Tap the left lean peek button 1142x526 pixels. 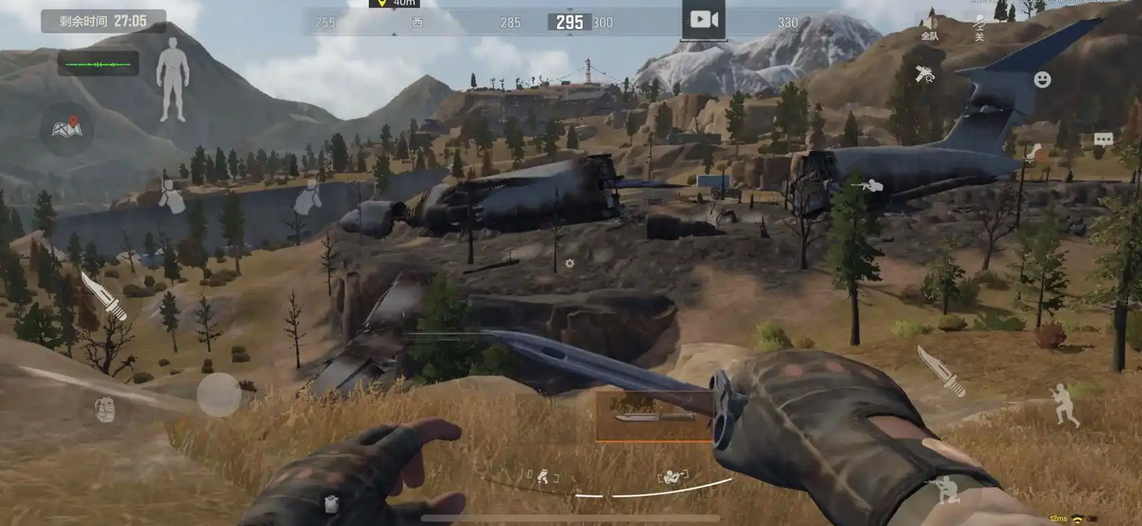pyautogui.click(x=172, y=197)
